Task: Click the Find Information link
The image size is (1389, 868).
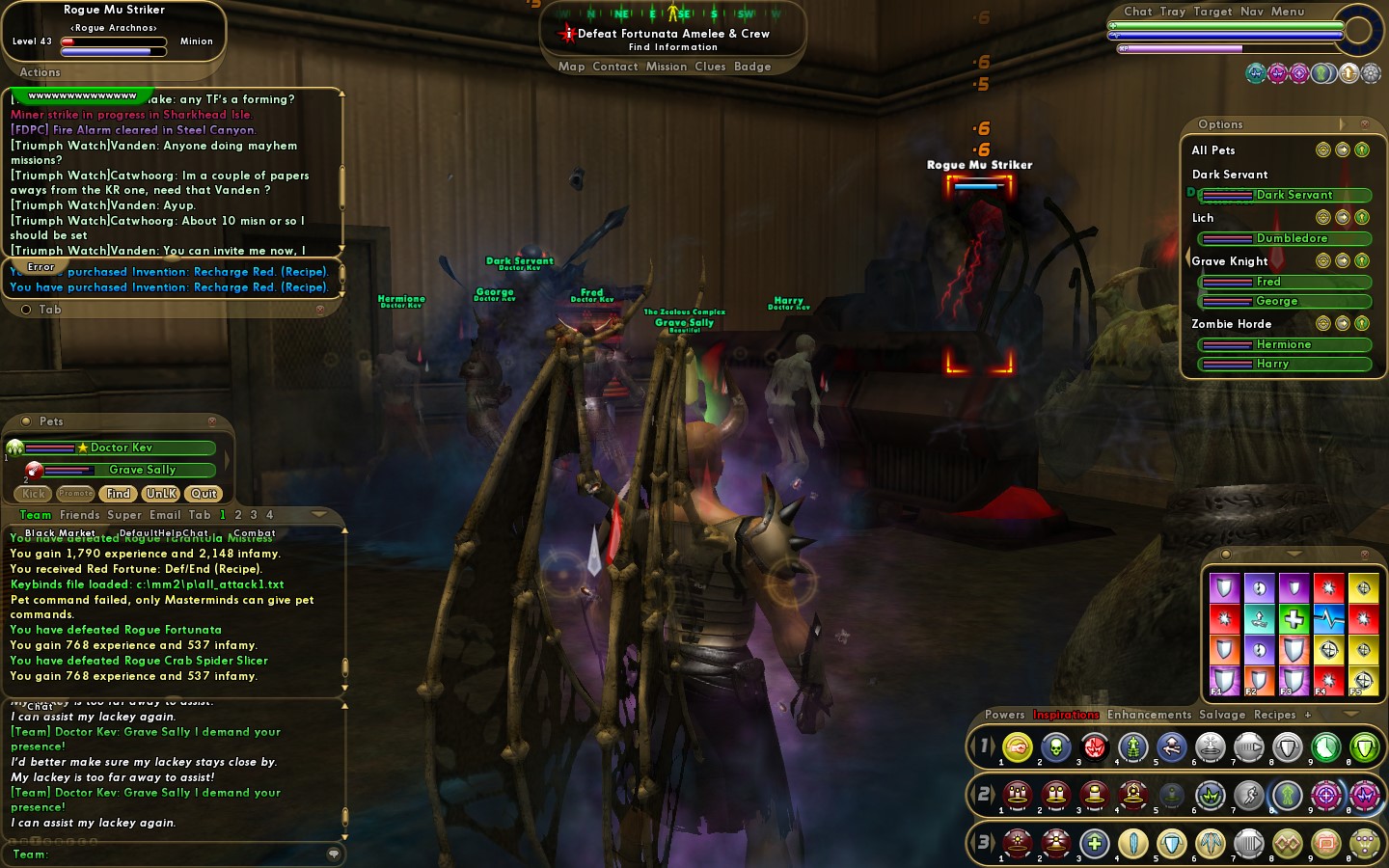Action: coord(672,47)
